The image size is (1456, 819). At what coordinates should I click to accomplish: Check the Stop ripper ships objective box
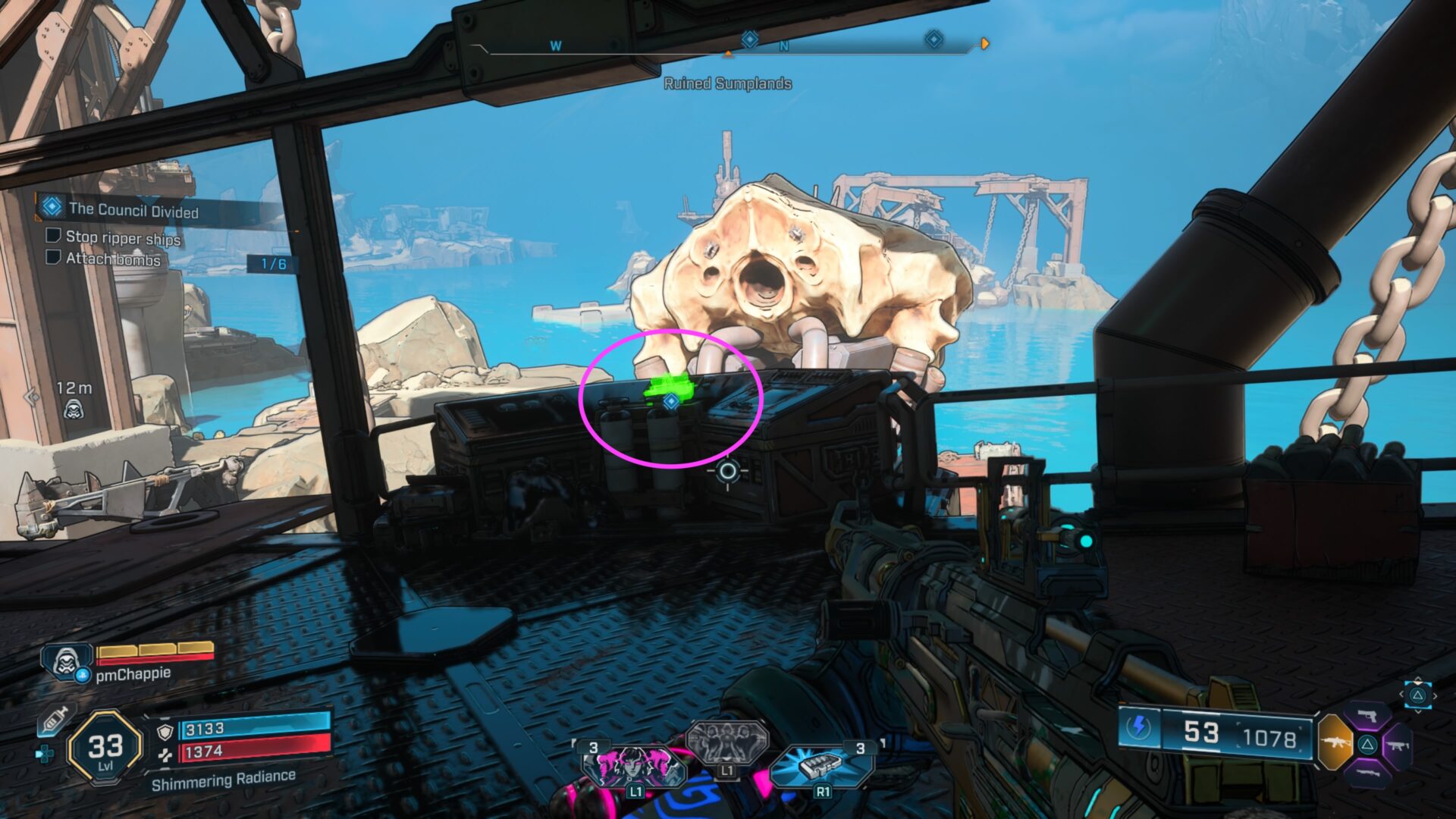click(52, 237)
